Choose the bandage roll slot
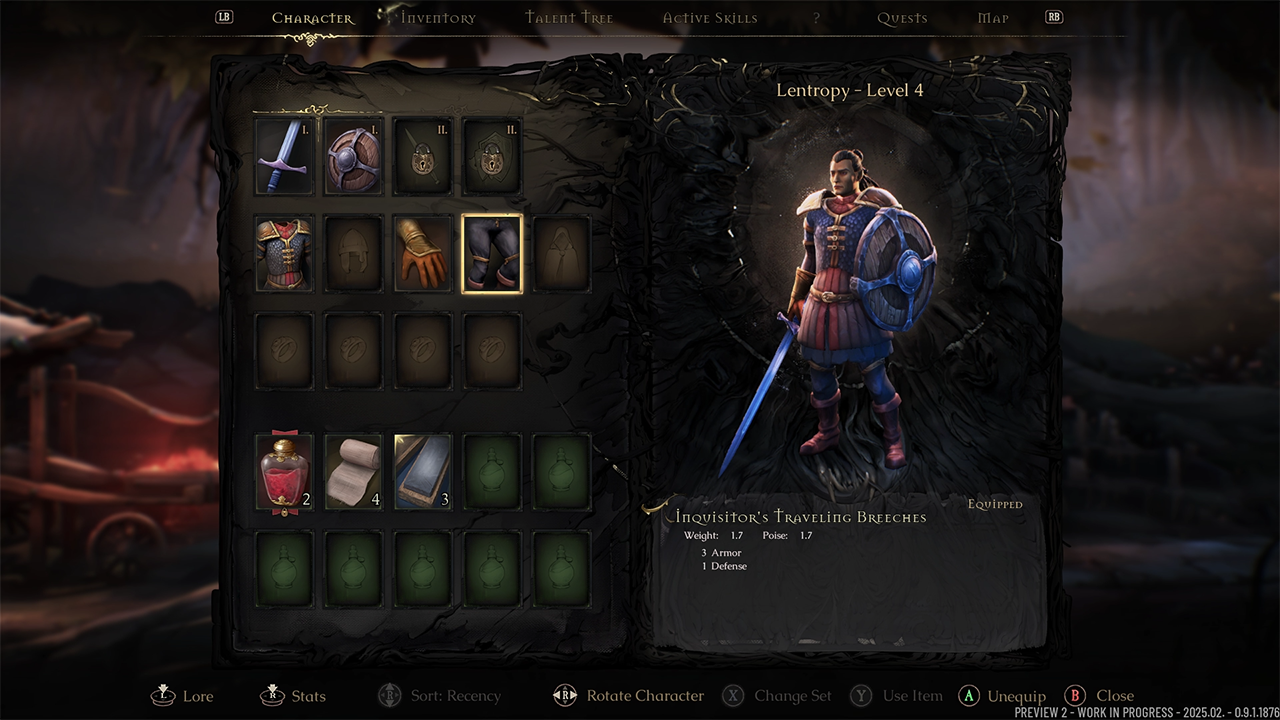1280x720 pixels. 354,471
